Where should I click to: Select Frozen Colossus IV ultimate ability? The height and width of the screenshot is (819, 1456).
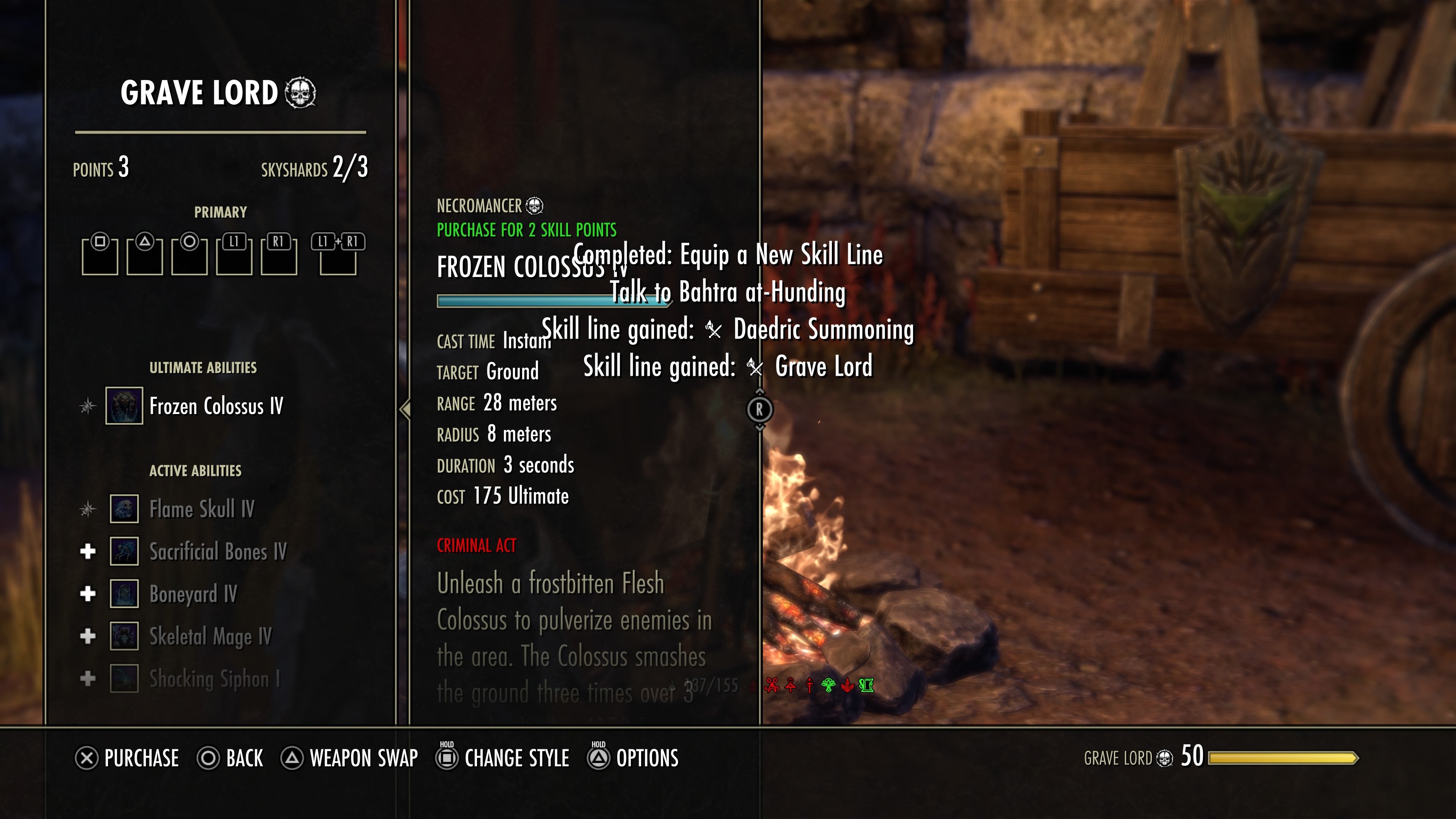(216, 406)
